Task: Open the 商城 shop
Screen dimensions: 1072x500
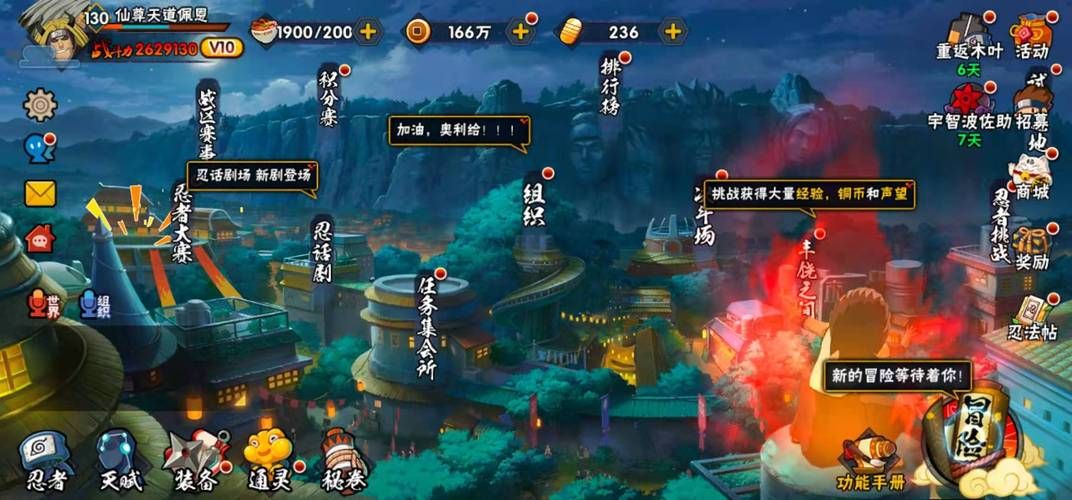Action: (1032, 177)
